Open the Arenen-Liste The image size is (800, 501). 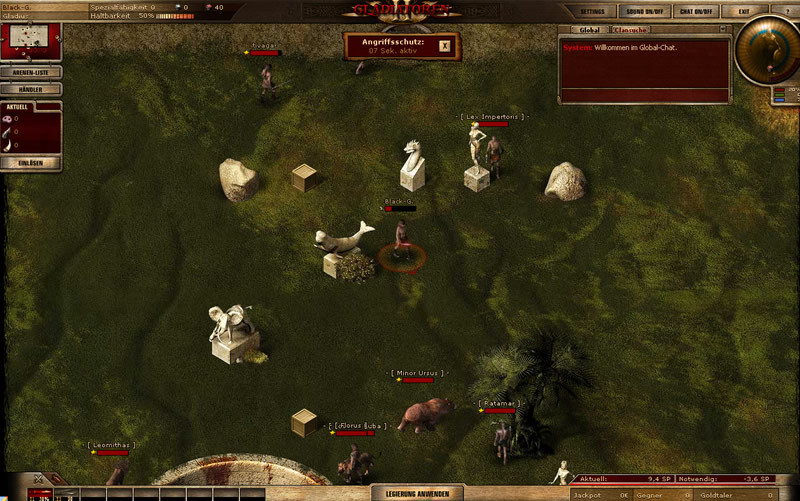[32, 72]
